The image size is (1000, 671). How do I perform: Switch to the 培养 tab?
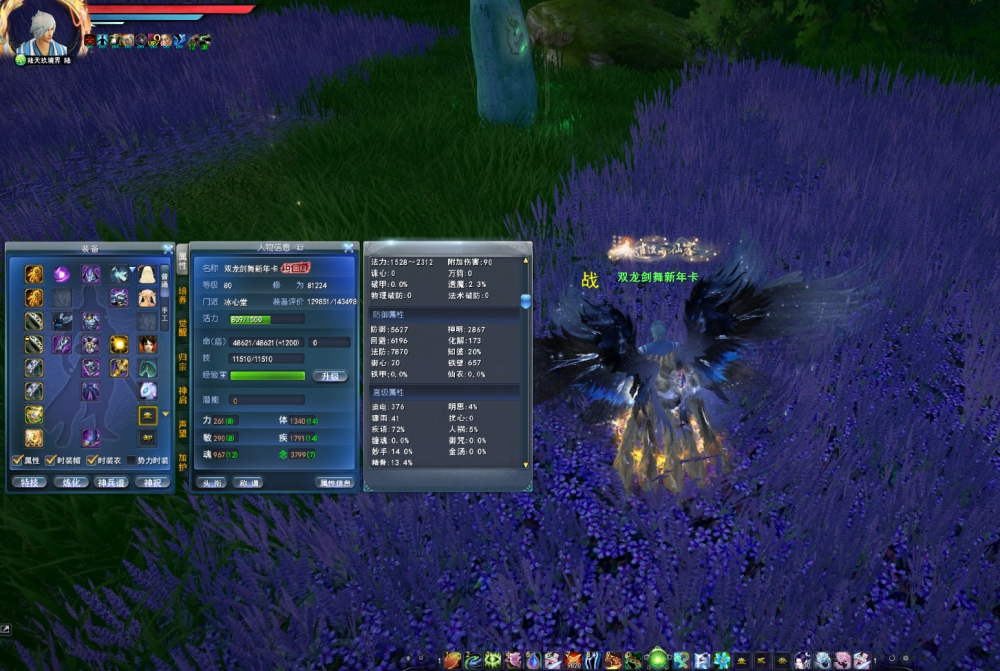tap(183, 294)
